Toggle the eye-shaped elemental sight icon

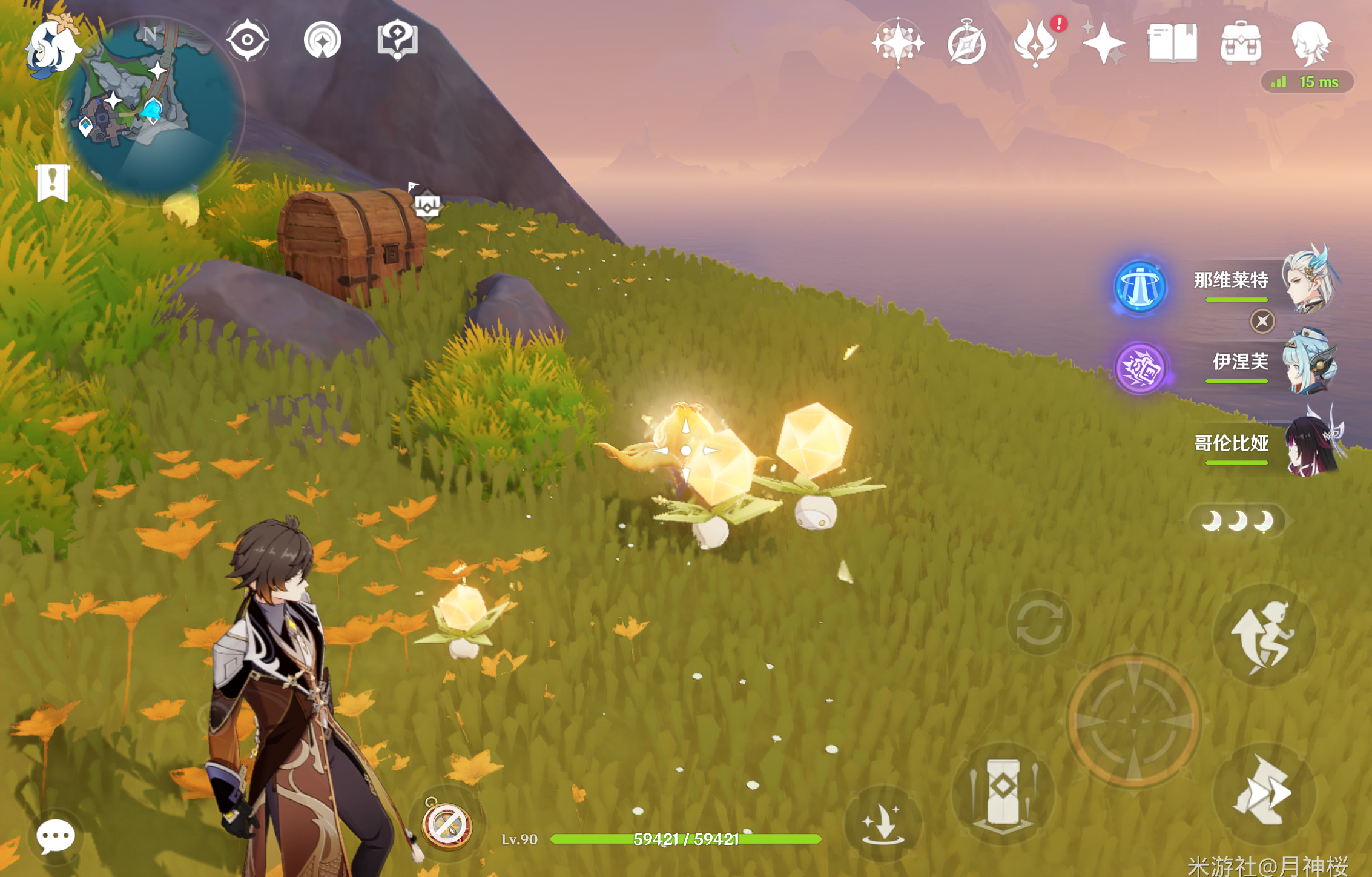click(x=247, y=40)
